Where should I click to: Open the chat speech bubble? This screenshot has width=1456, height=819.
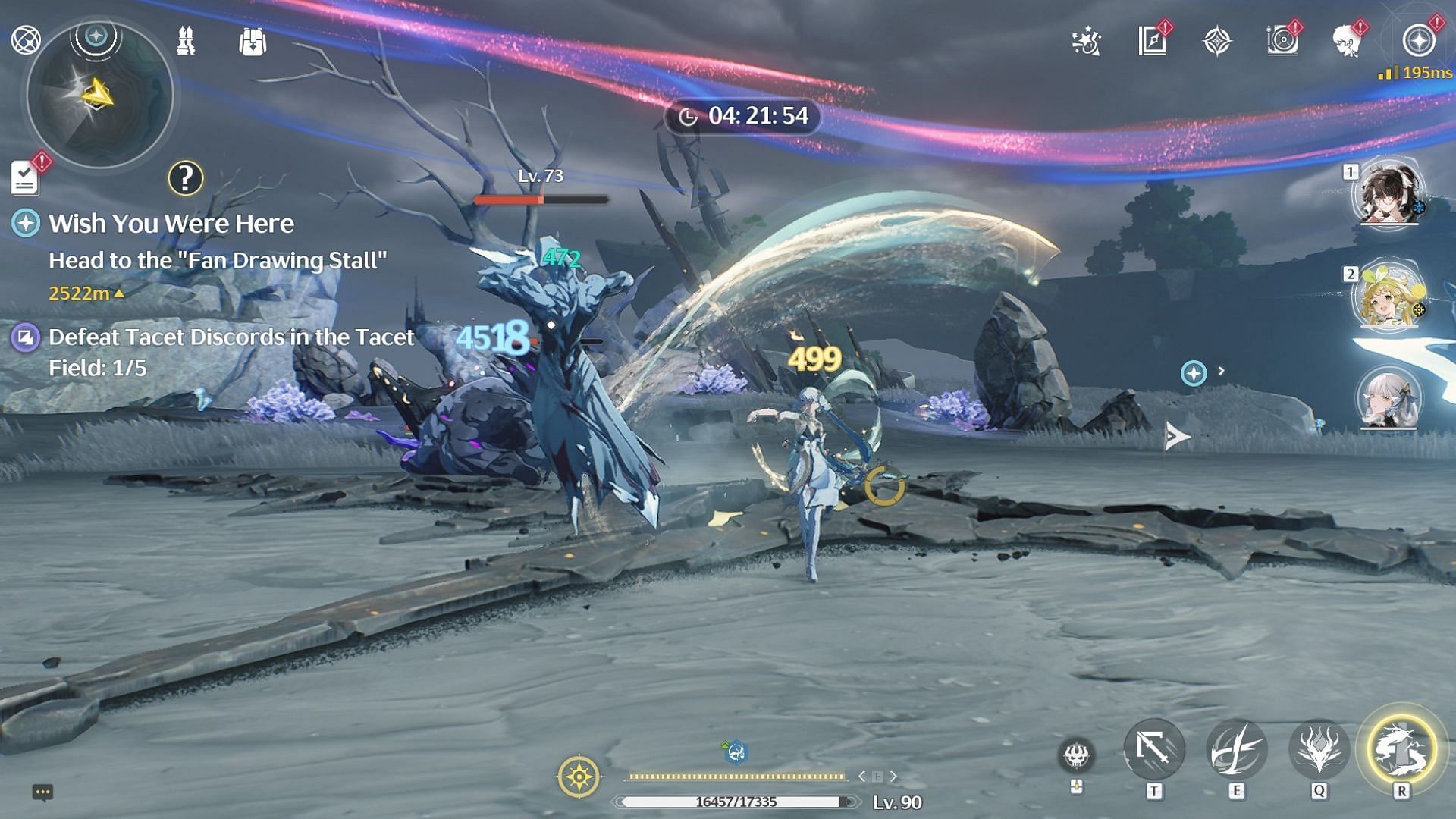coord(42,792)
